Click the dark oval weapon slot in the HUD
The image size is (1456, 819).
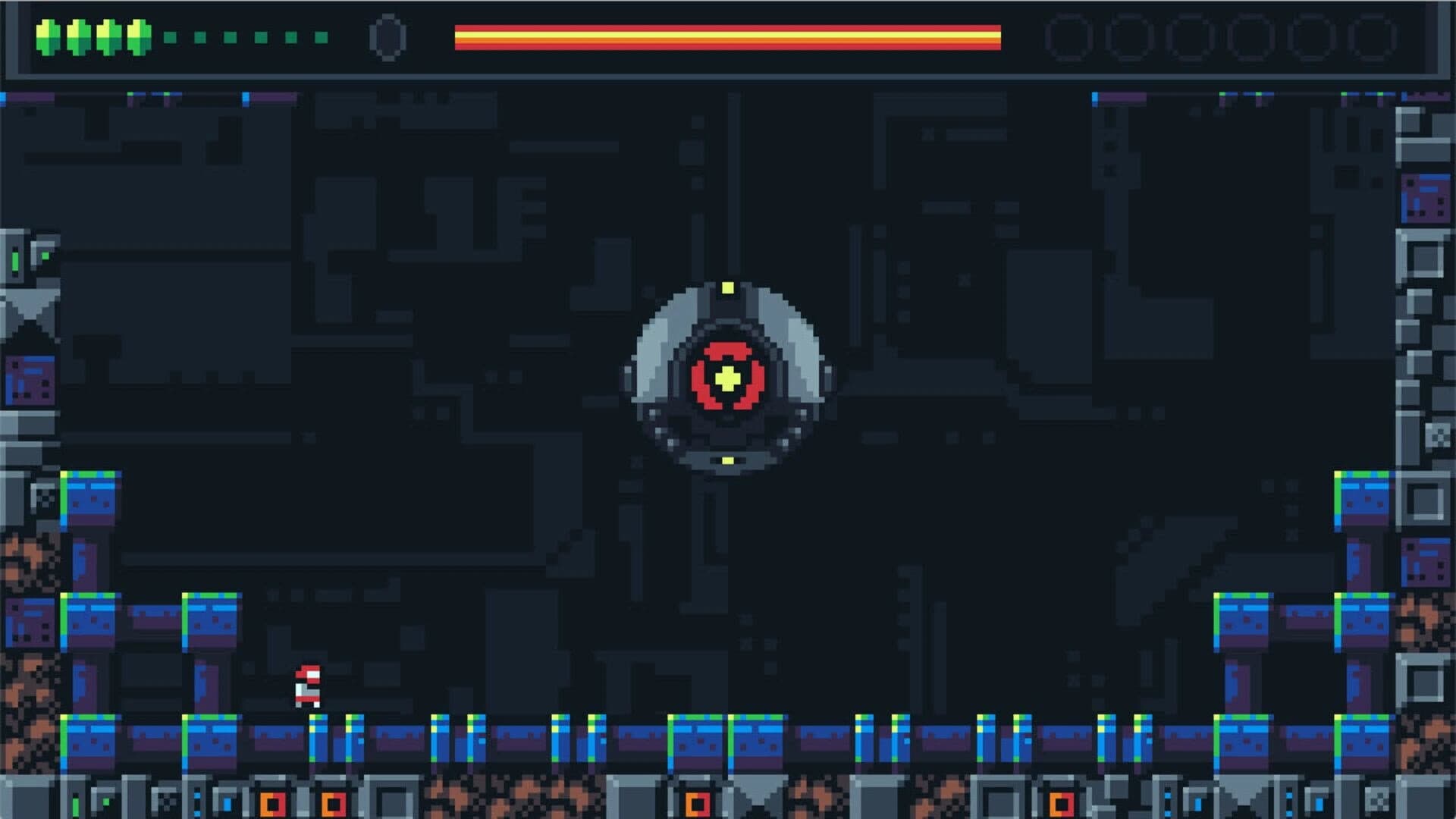(388, 36)
